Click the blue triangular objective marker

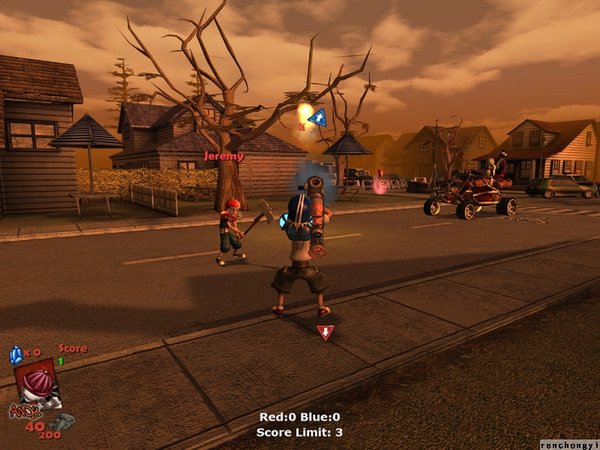tap(317, 118)
